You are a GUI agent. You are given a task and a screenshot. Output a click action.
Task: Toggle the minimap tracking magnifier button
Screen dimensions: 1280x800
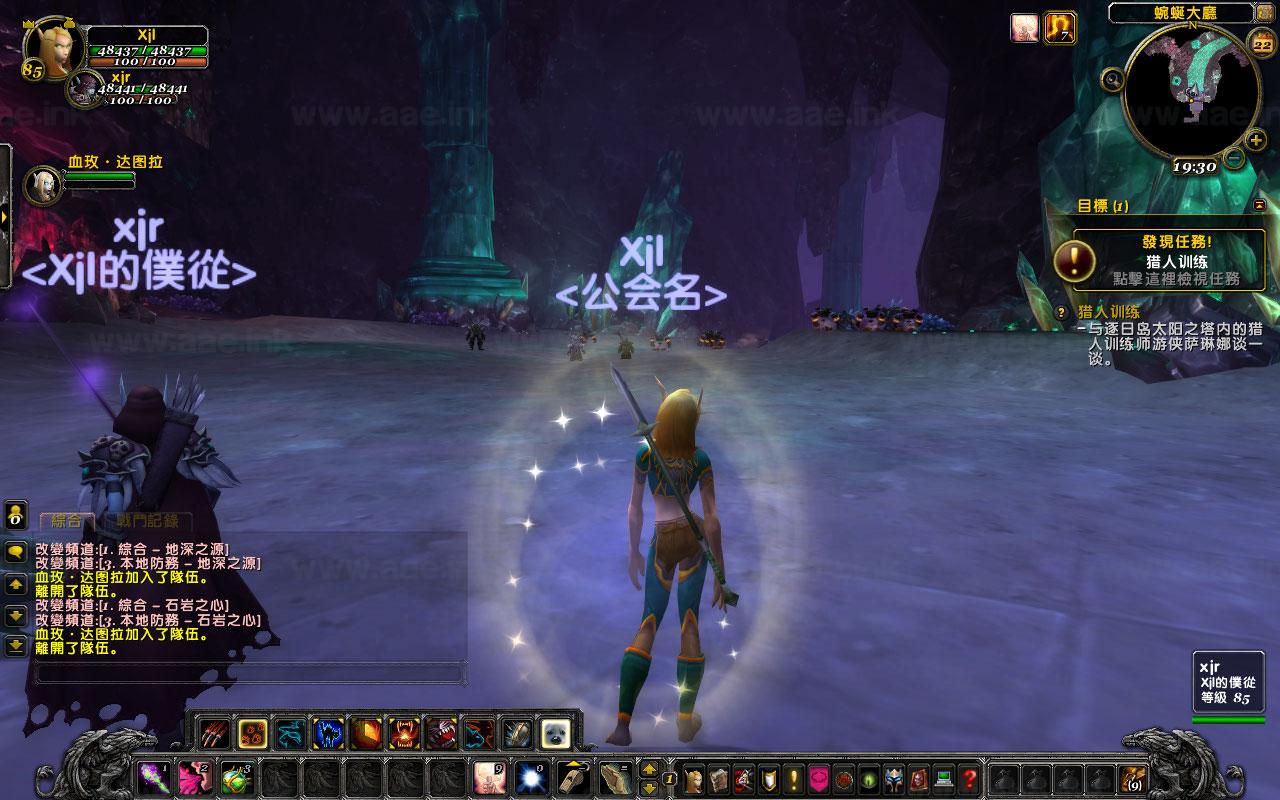[1111, 80]
